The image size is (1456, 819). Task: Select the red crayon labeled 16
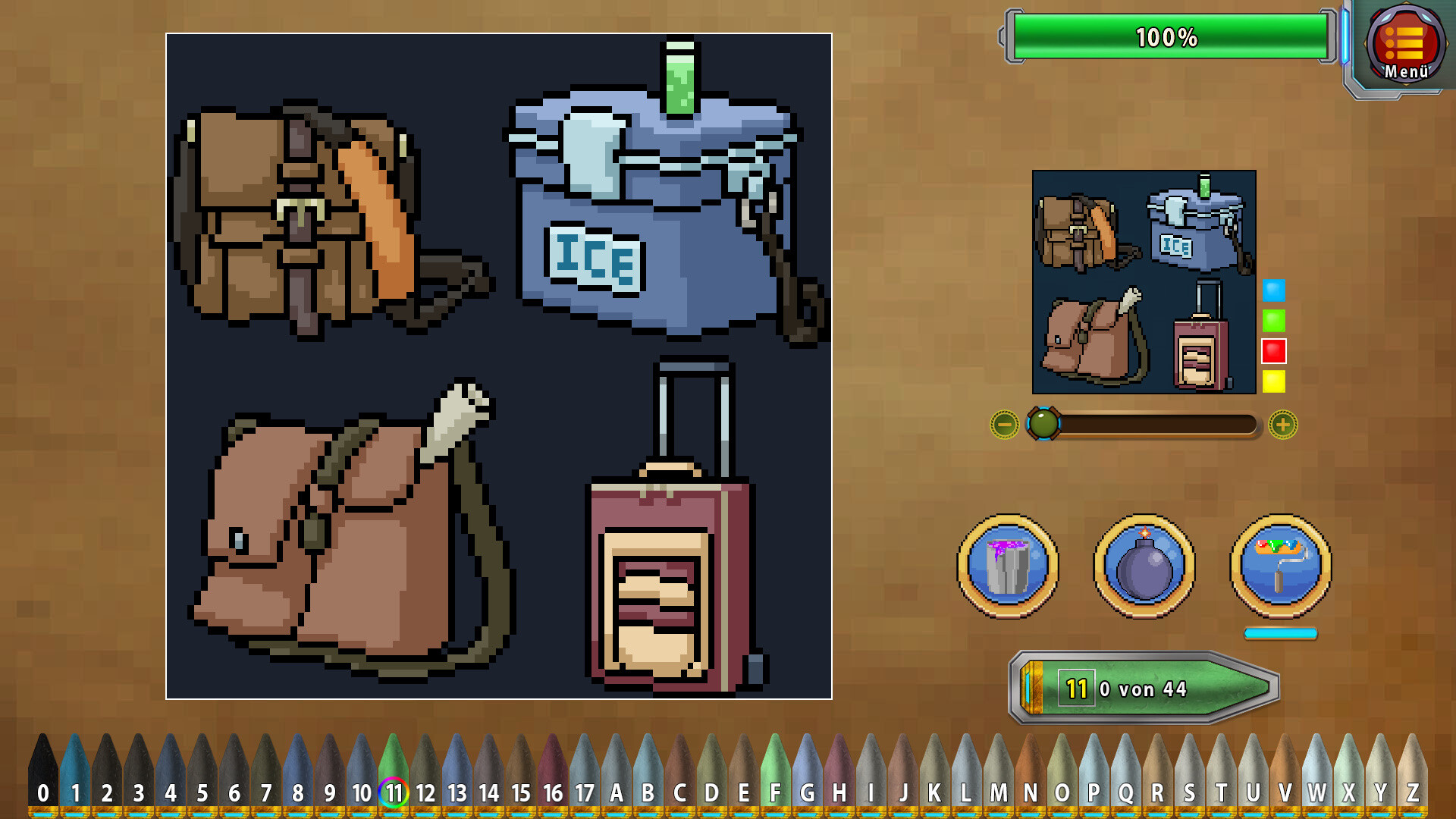pos(553,792)
